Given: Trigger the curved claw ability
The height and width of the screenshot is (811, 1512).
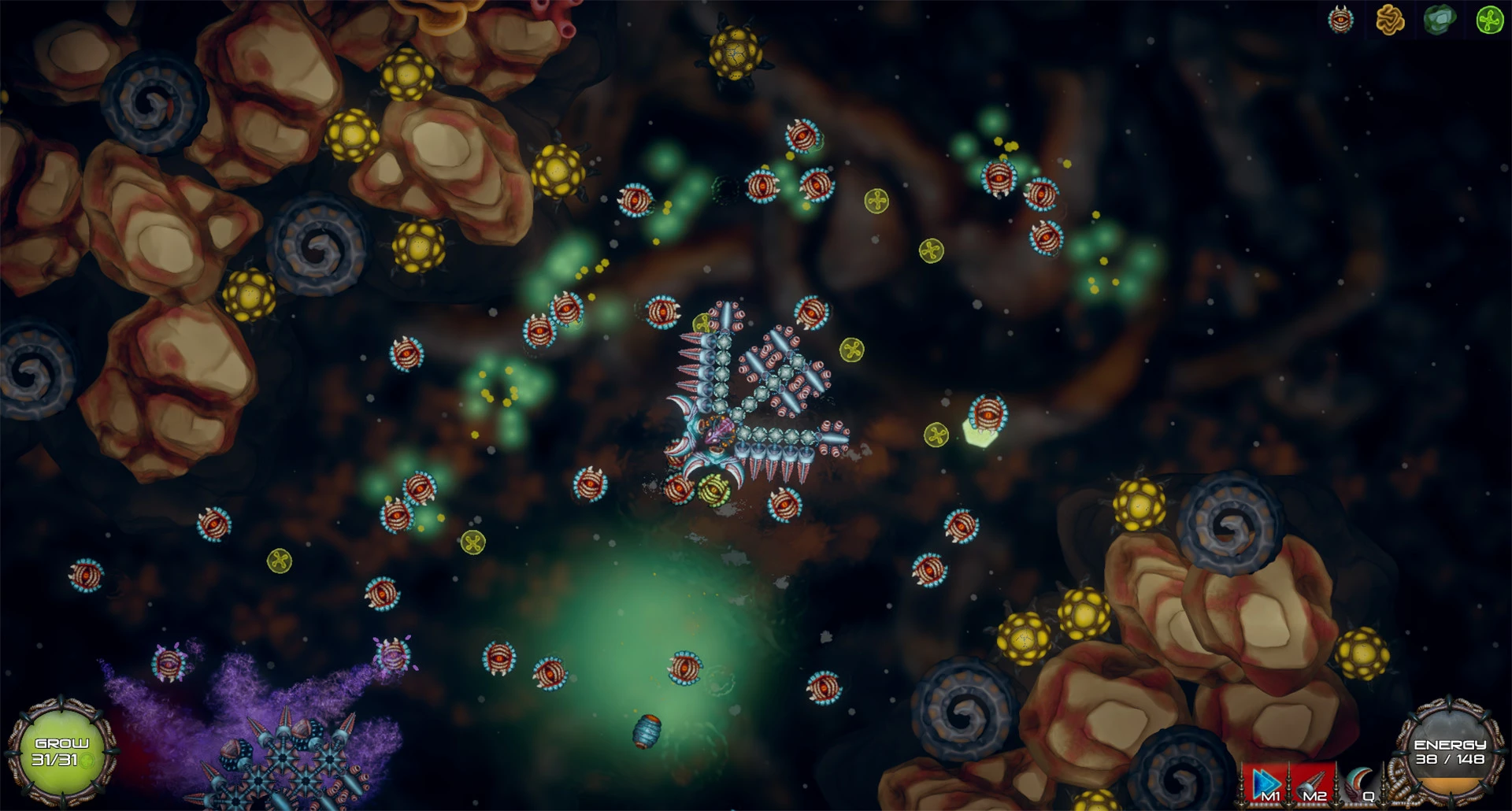Looking at the screenshot, I should click(x=1361, y=783).
